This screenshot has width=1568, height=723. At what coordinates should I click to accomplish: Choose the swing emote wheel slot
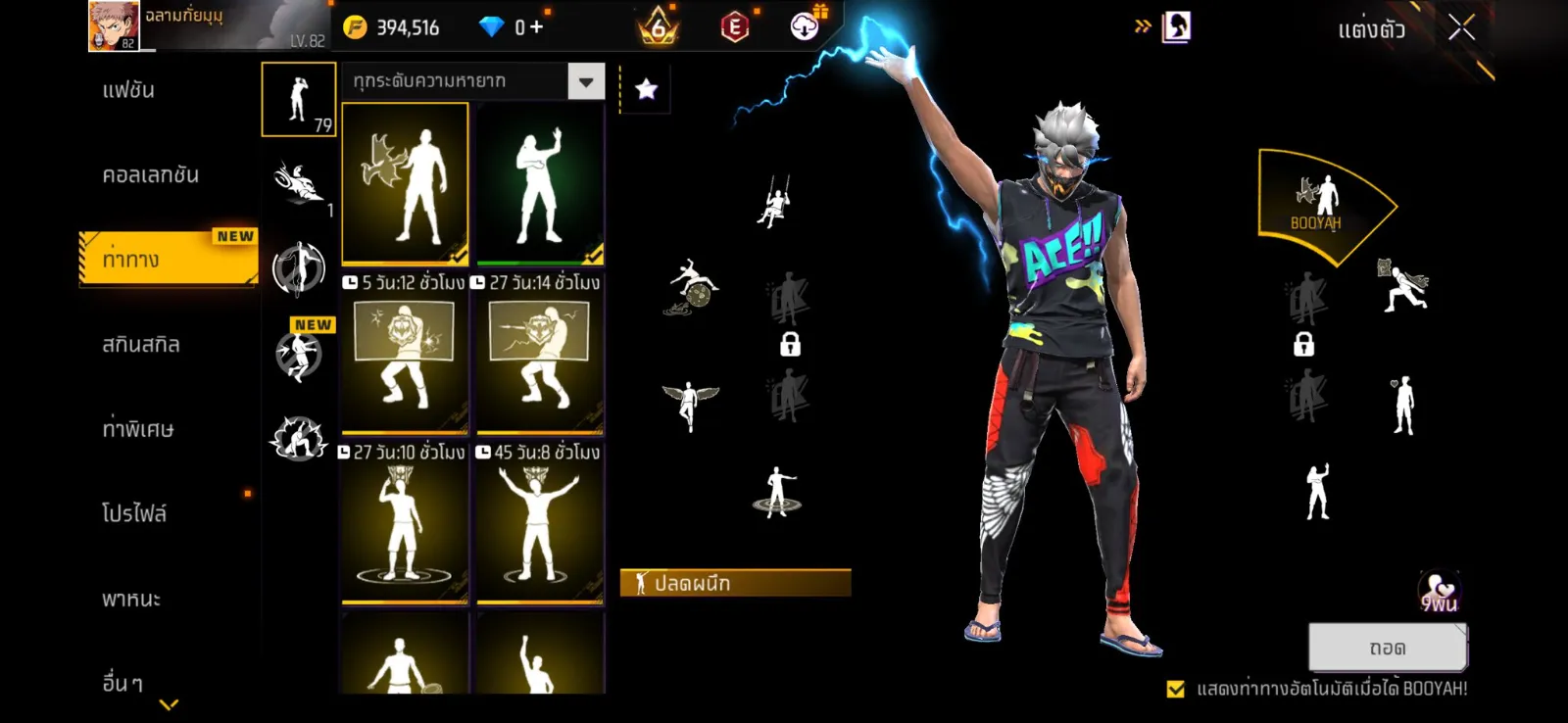[x=774, y=201]
